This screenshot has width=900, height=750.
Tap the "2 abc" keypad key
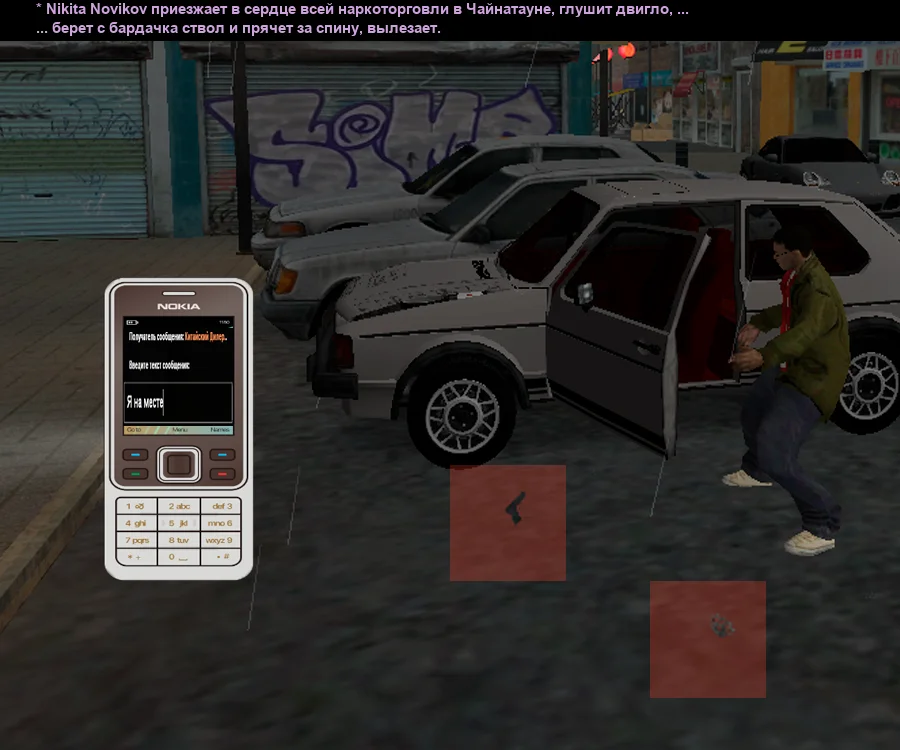click(x=179, y=507)
